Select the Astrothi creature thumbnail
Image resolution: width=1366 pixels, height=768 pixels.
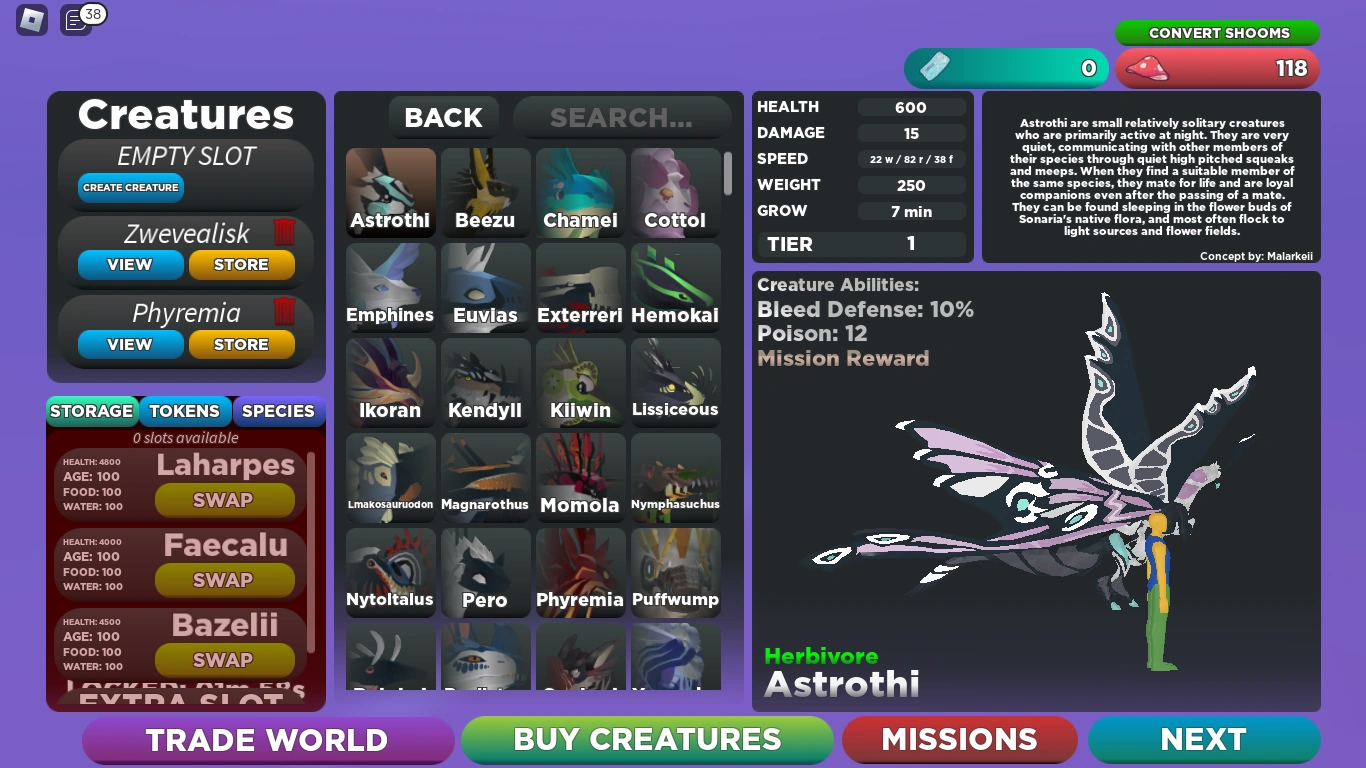tap(390, 190)
